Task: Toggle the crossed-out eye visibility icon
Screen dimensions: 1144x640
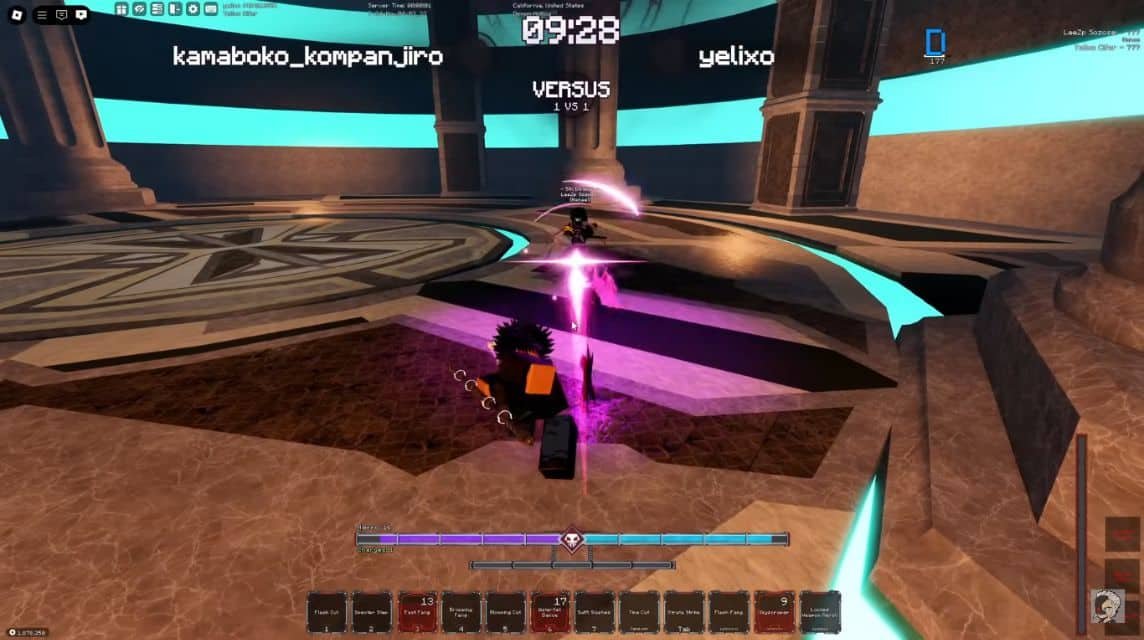Action: tap(139, 9)
